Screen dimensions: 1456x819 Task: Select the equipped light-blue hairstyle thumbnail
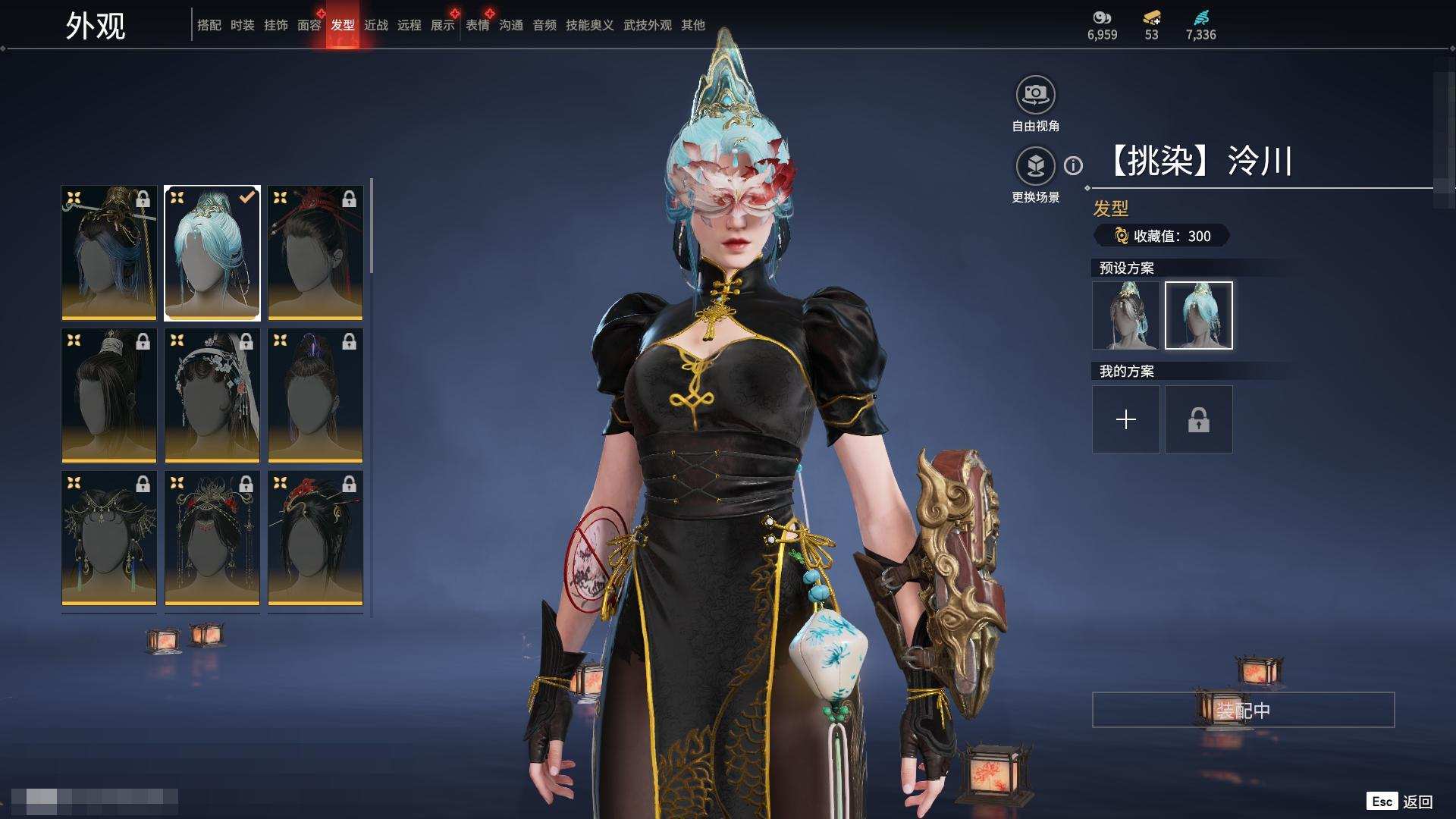[x=212, y=253]
